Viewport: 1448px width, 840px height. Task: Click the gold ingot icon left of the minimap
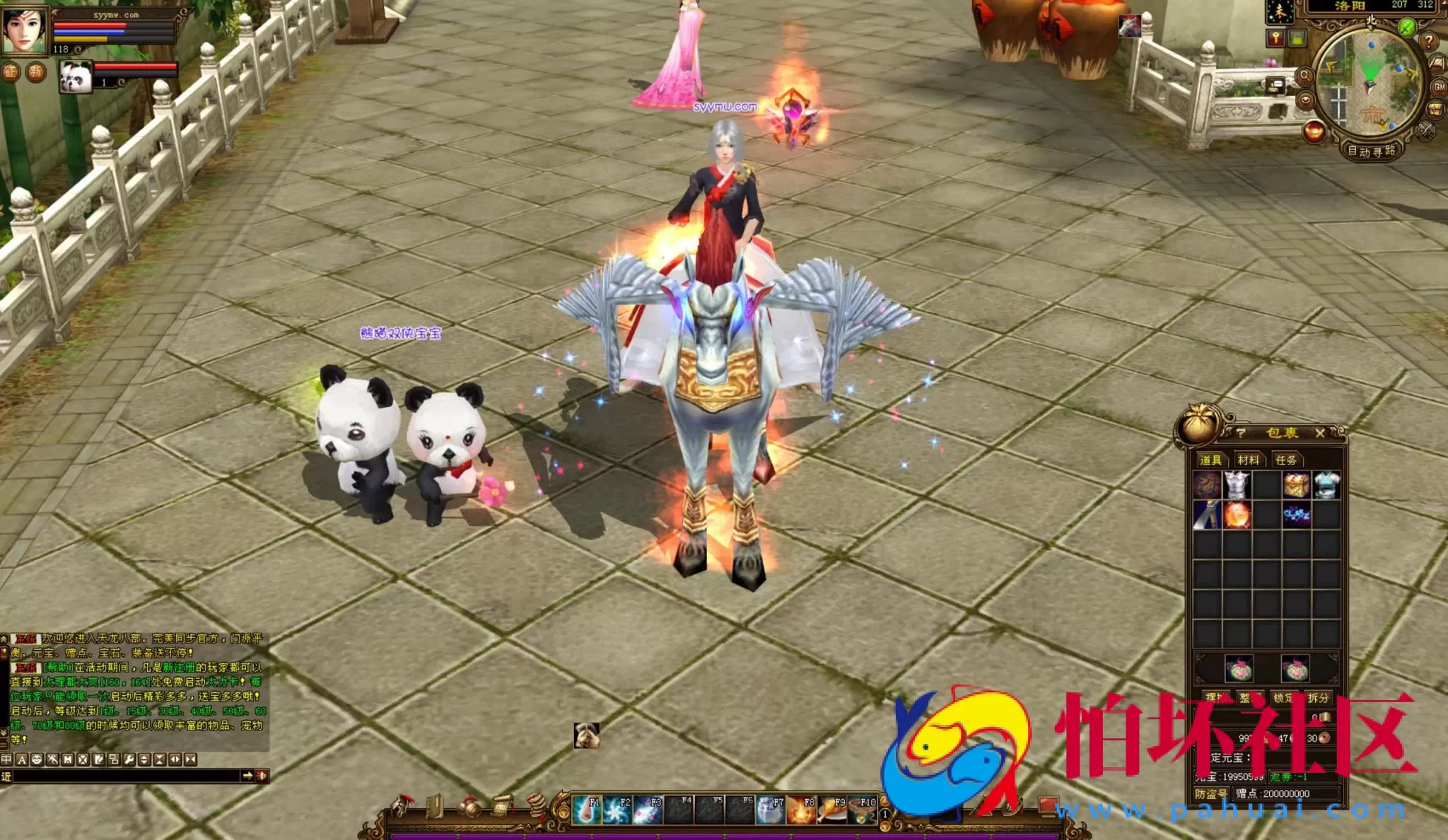pos(1314,130)
